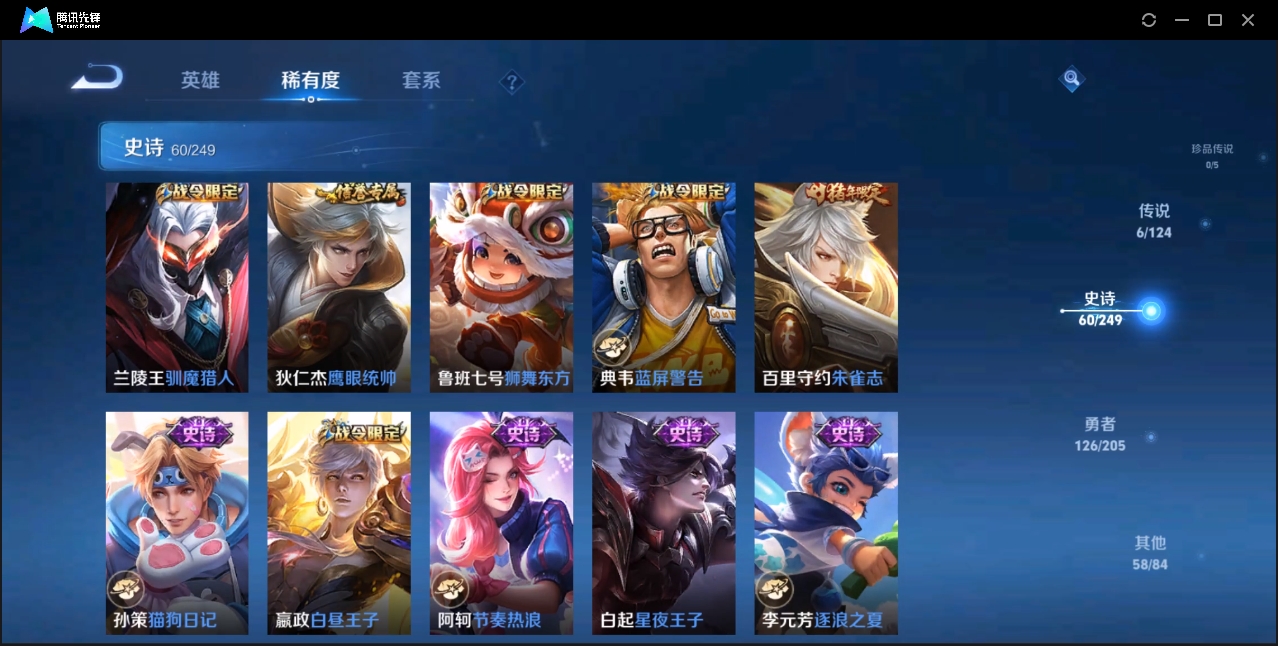
Task: Jump to the 勇者 rarity section
Action: point(1100,434)
